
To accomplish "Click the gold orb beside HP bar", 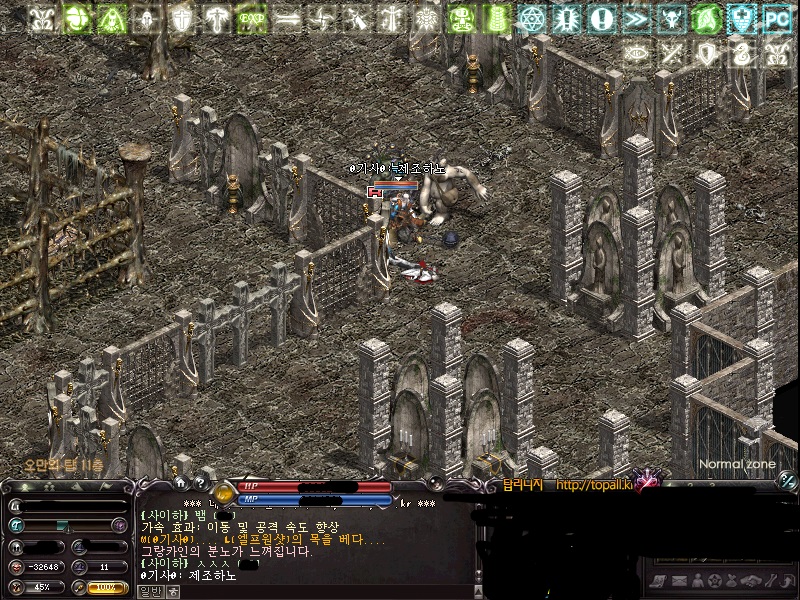I will coord(224,493).
